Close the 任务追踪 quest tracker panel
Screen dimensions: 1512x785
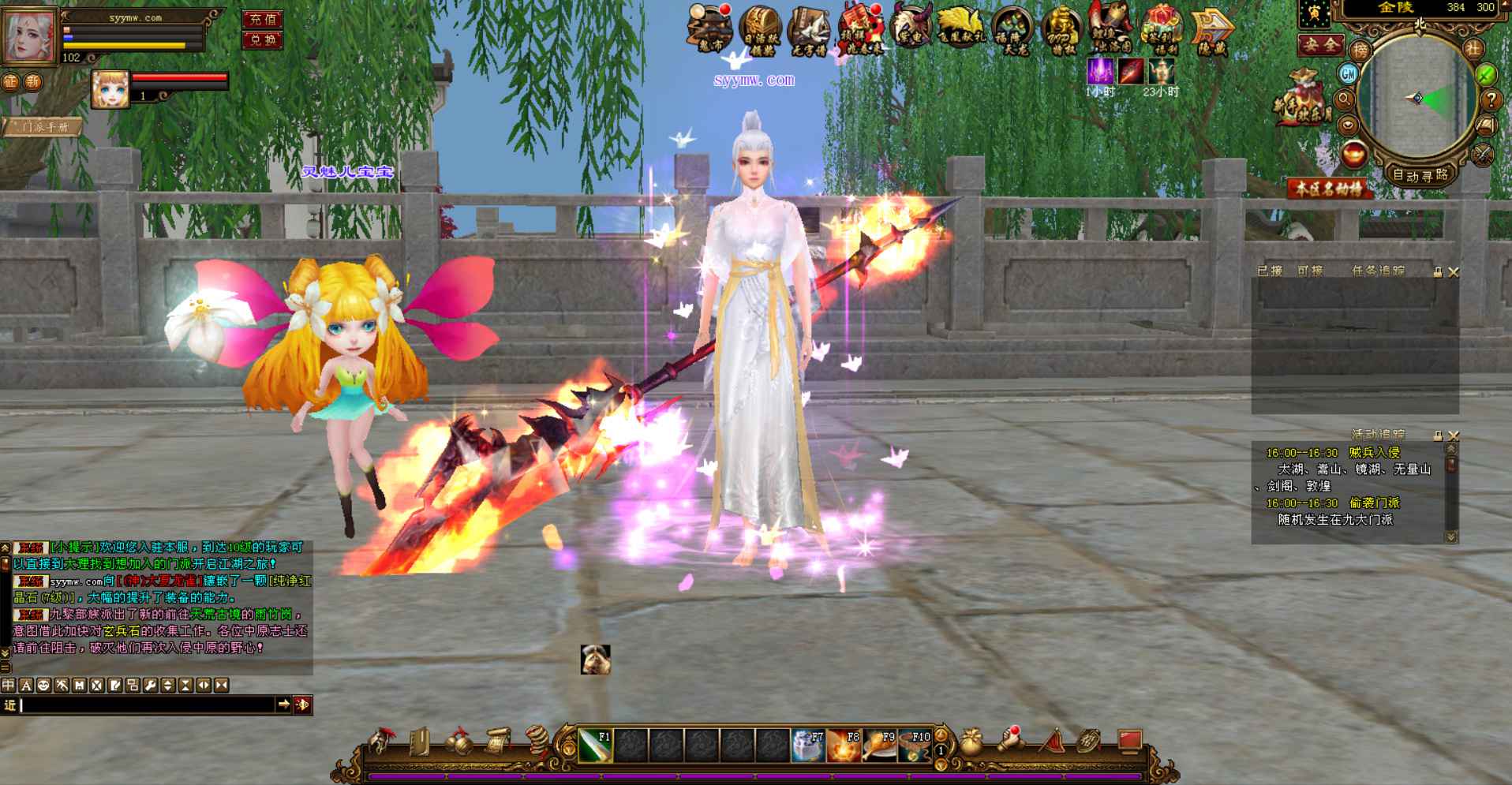point(1454,272)
